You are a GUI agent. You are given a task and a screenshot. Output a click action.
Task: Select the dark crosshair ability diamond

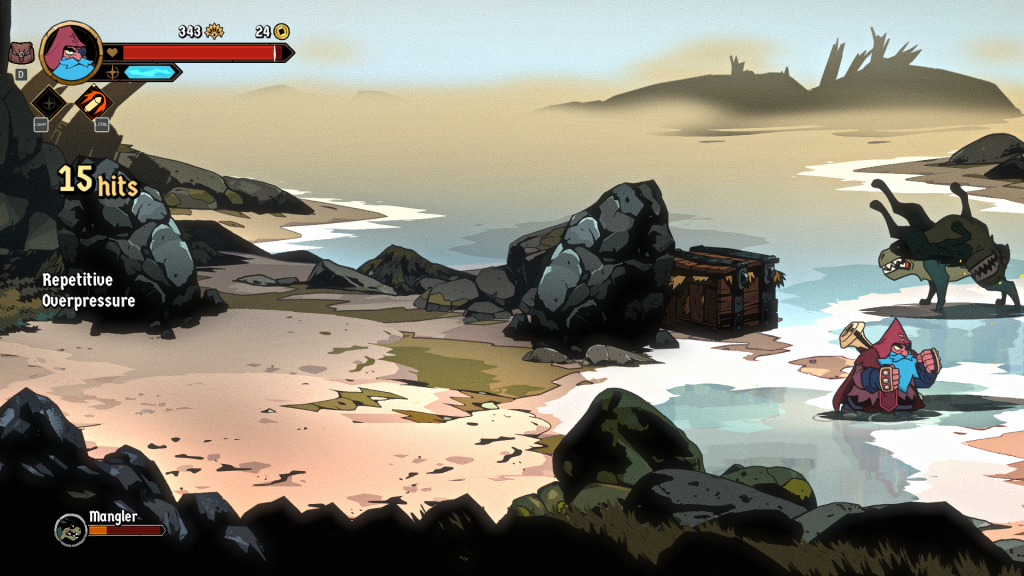[48, 101]
